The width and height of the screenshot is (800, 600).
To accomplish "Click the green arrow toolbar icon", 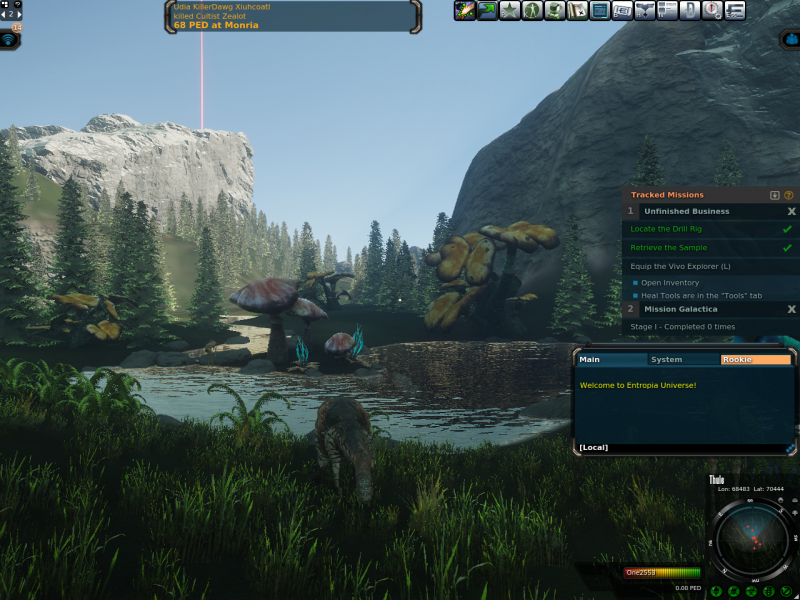I will click(x=487, y=11).
